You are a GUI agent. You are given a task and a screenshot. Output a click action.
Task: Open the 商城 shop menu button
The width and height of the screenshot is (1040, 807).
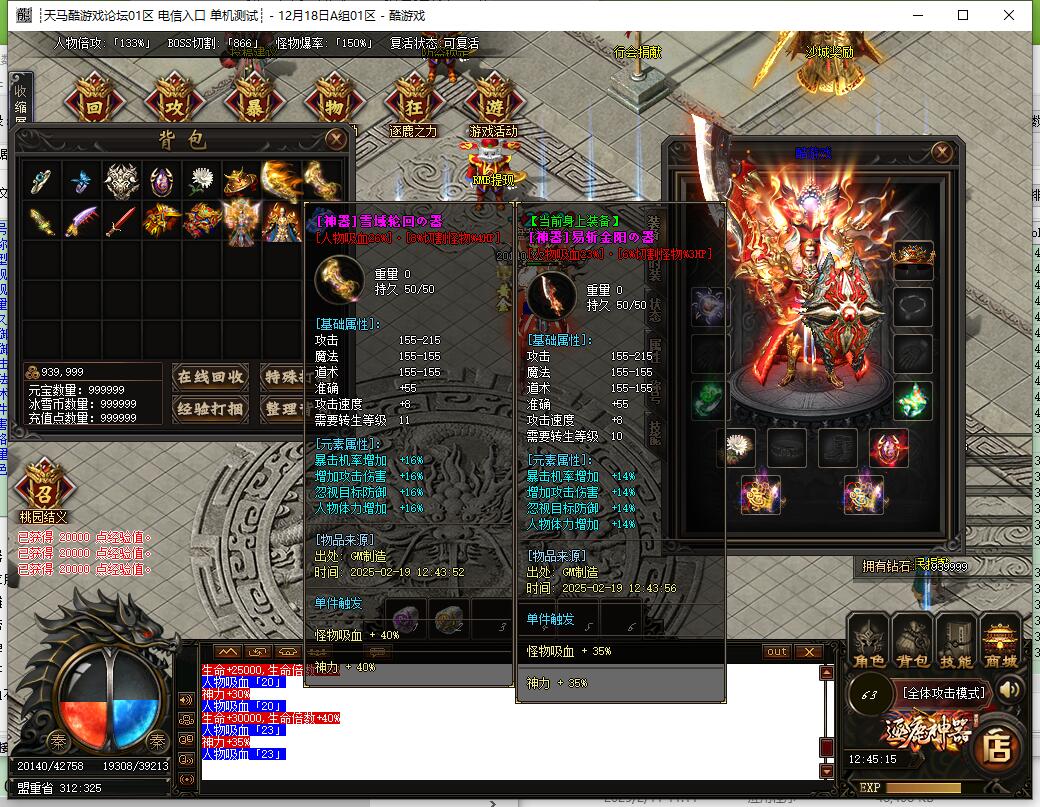[x=1000, y=641]
